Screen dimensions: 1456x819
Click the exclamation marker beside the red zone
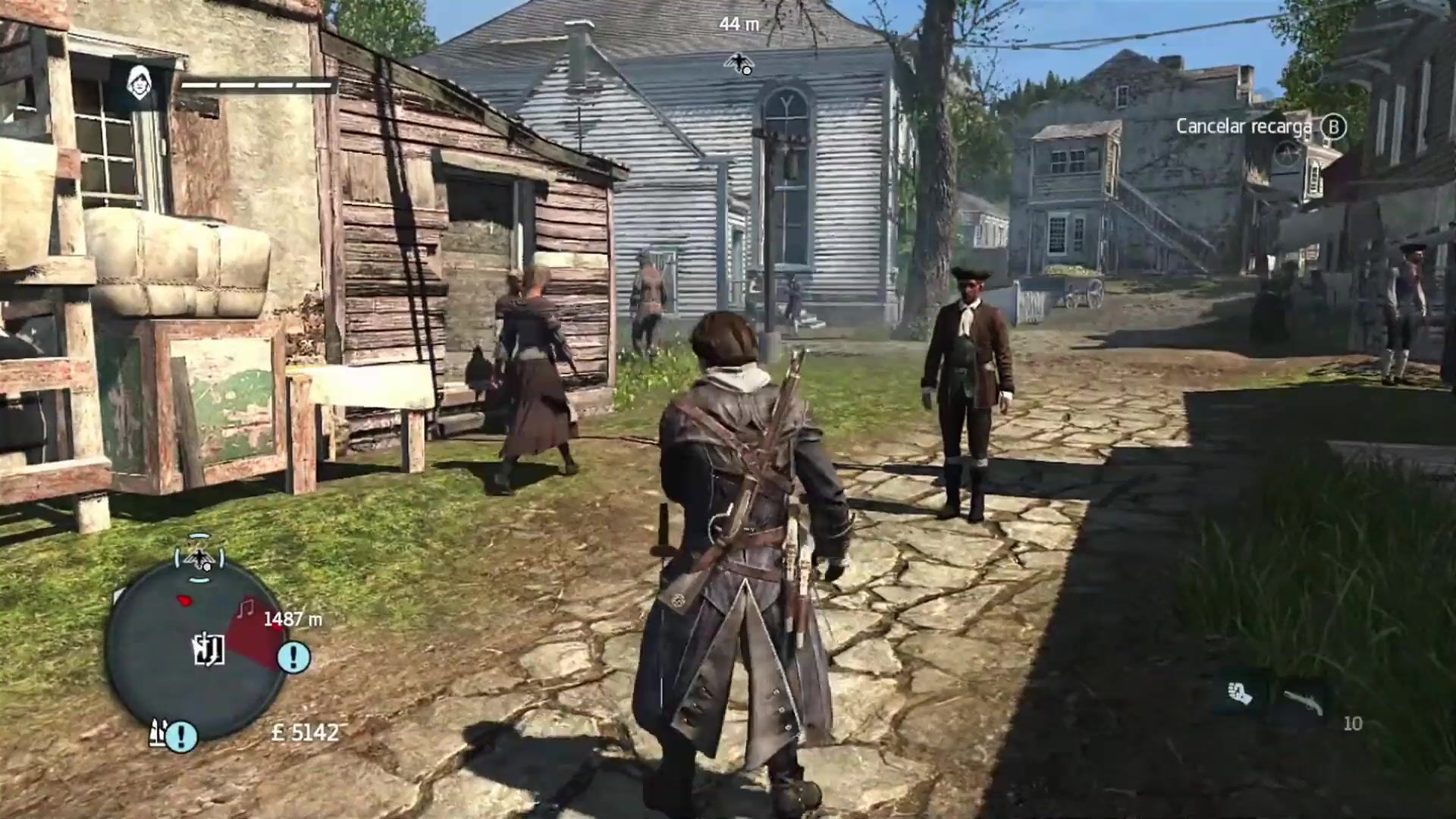(x=293, y=657)
